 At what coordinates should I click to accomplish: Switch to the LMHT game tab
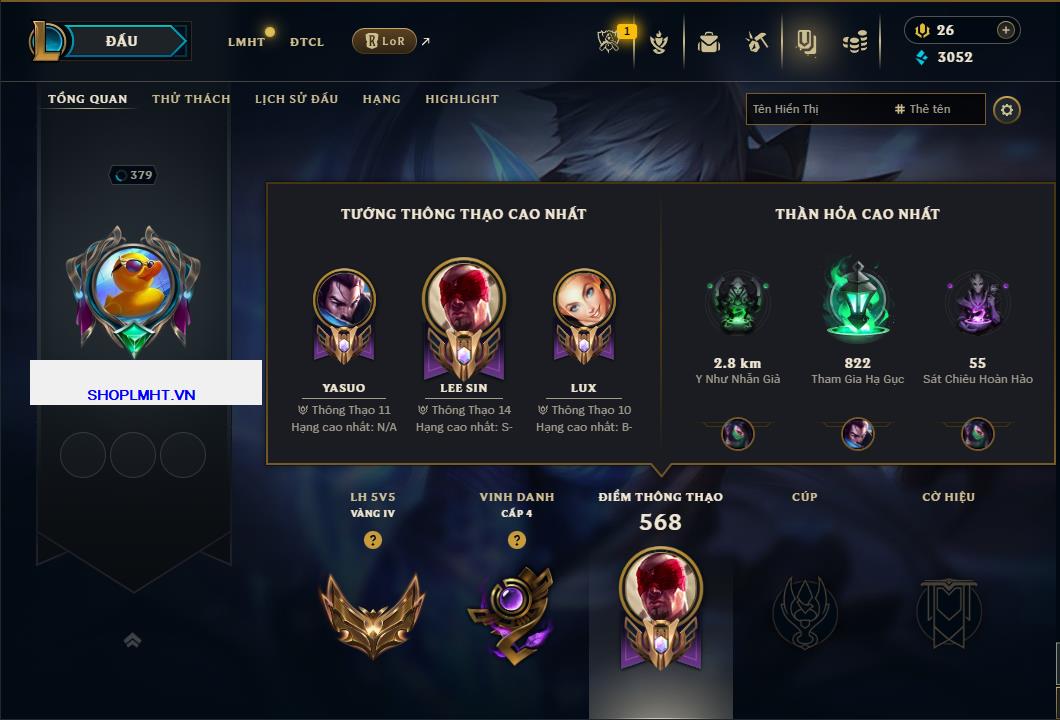point(246,42)
